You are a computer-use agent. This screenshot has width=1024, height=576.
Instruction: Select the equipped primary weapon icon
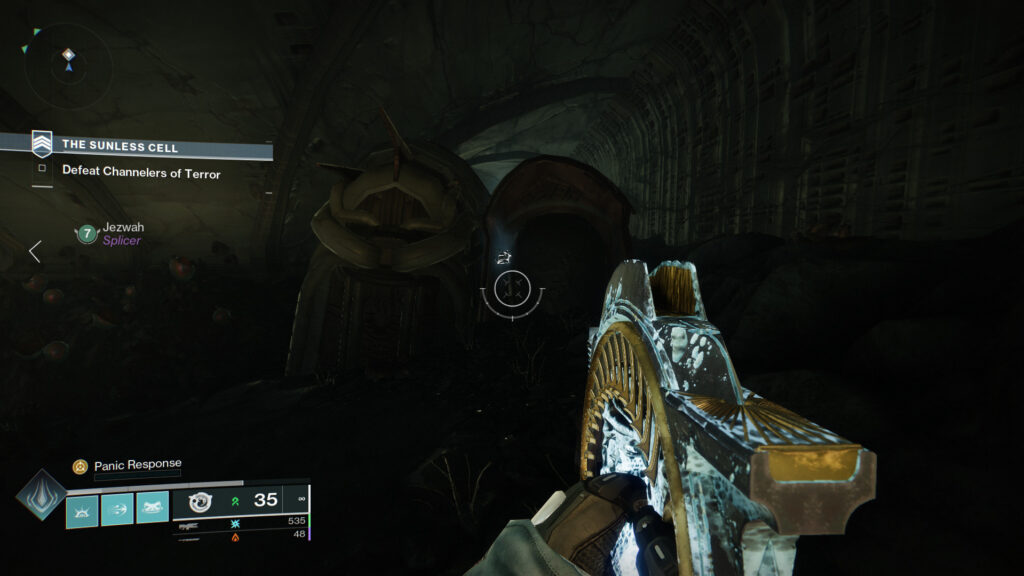[x=198, y=501]
